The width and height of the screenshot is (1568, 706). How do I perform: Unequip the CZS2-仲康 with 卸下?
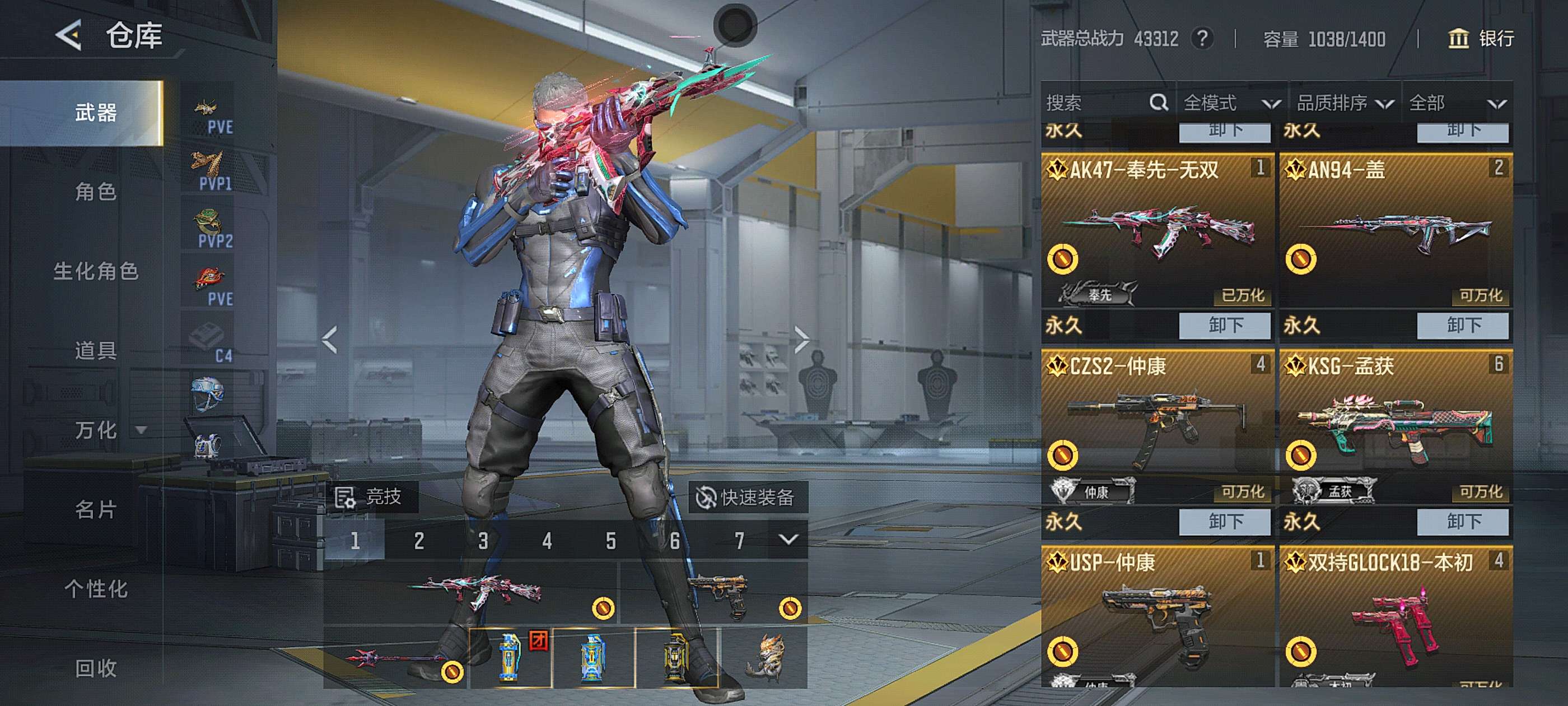pyautogui.click(x=1224, y=522)
